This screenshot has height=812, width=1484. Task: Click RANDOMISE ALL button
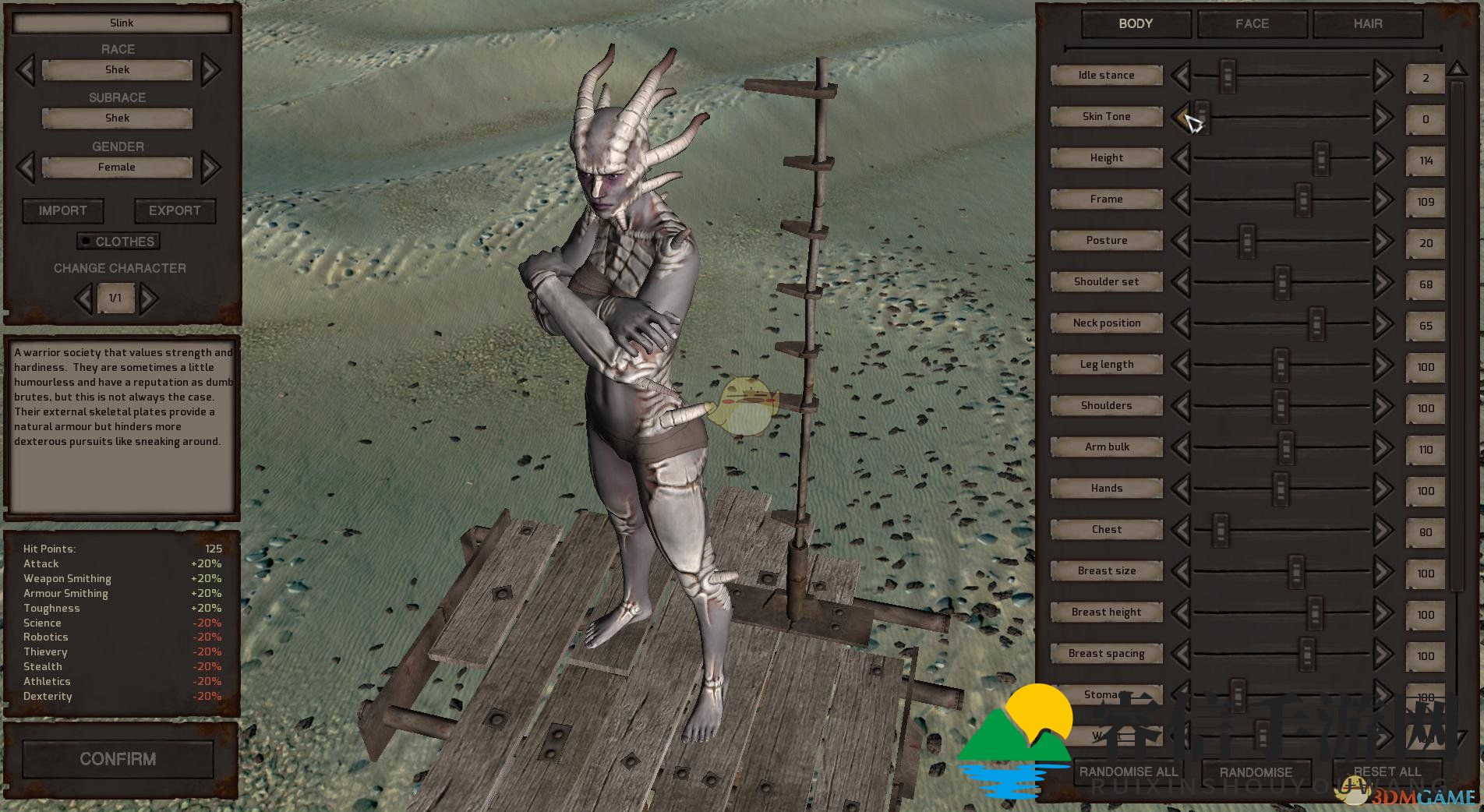click(x=1129, y=771)
